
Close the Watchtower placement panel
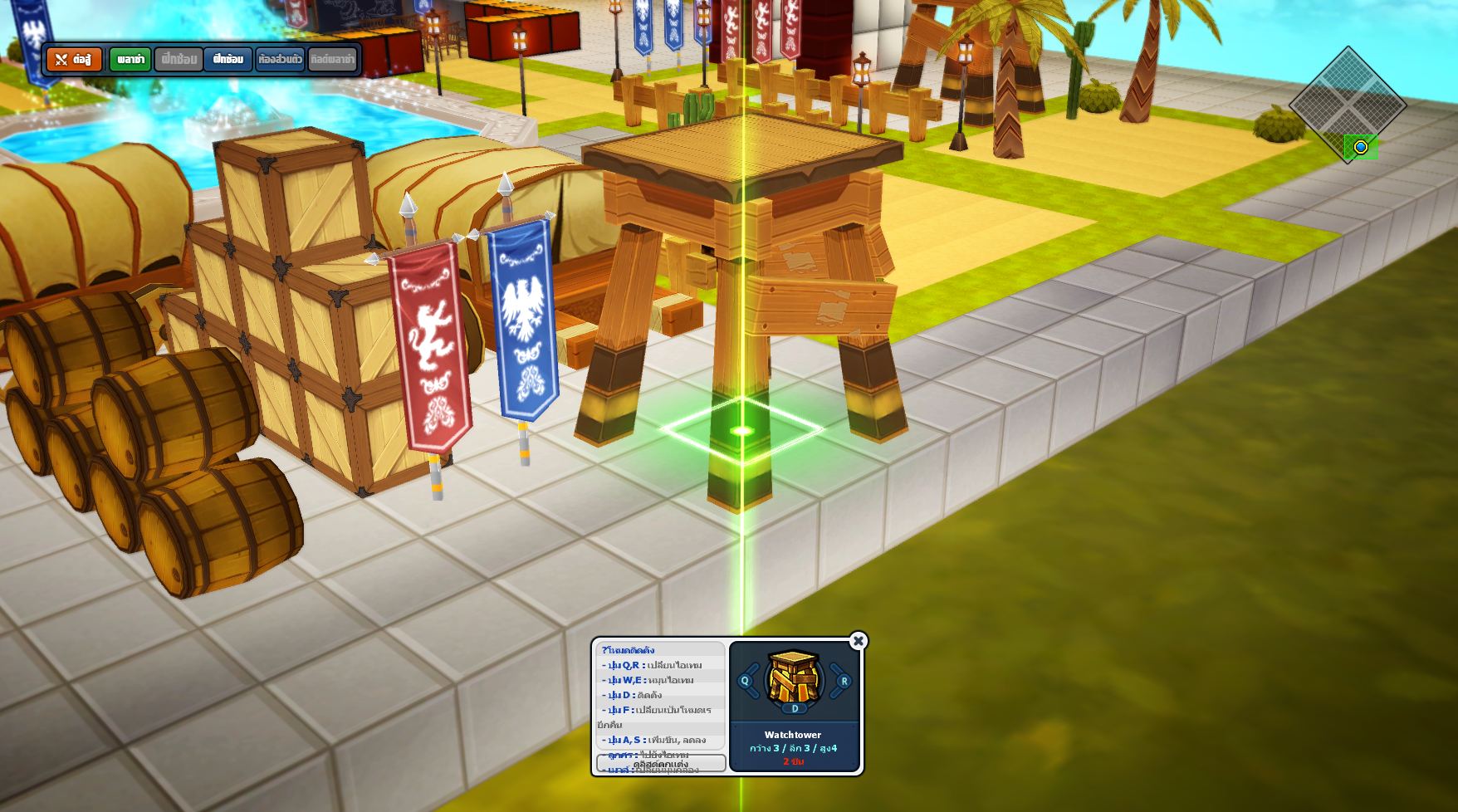pos(859,641)
